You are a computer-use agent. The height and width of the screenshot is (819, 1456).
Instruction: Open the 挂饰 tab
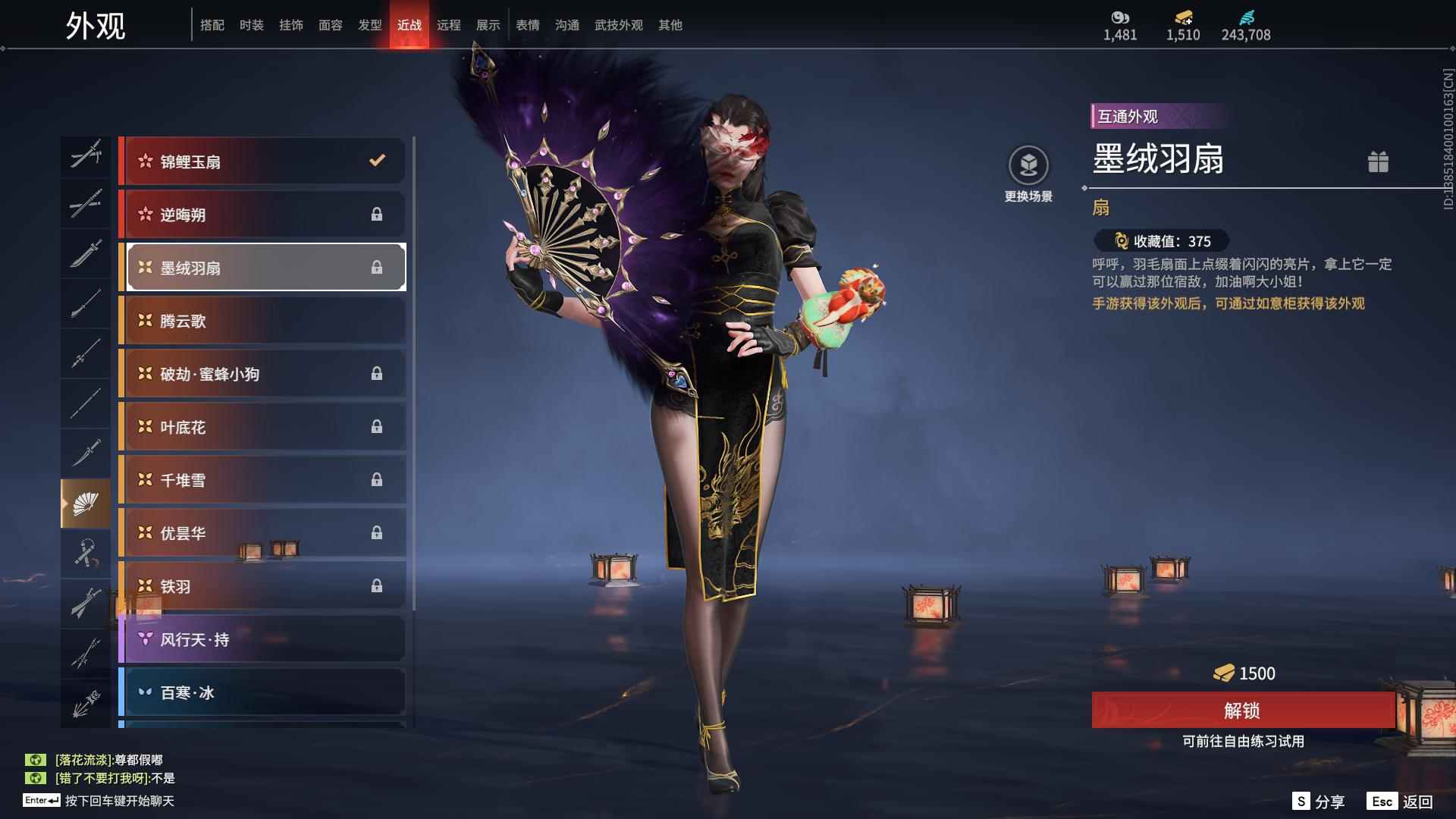290,25
